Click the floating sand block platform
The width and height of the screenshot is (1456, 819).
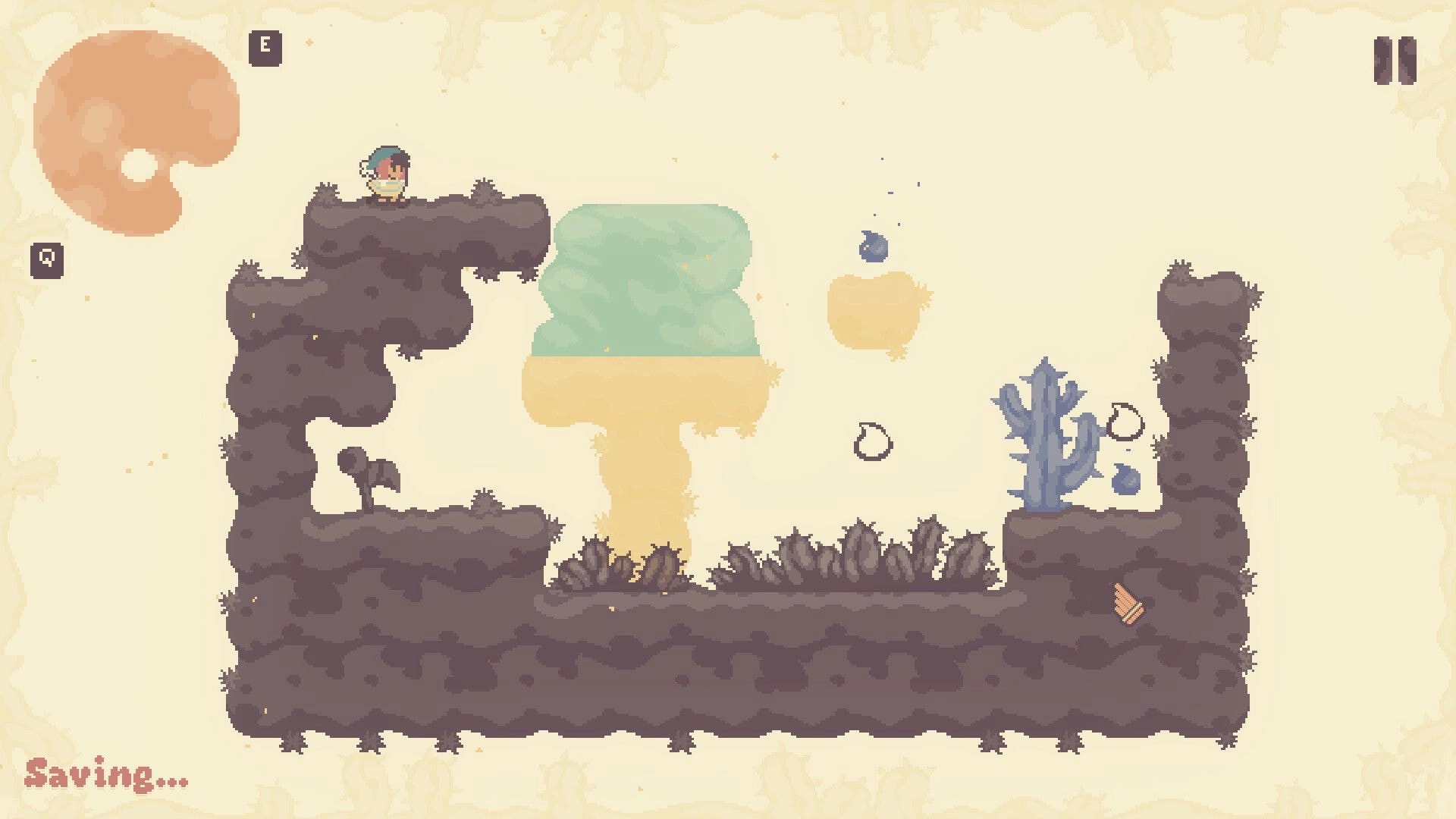pyautogui.click(x=872, y=307)
